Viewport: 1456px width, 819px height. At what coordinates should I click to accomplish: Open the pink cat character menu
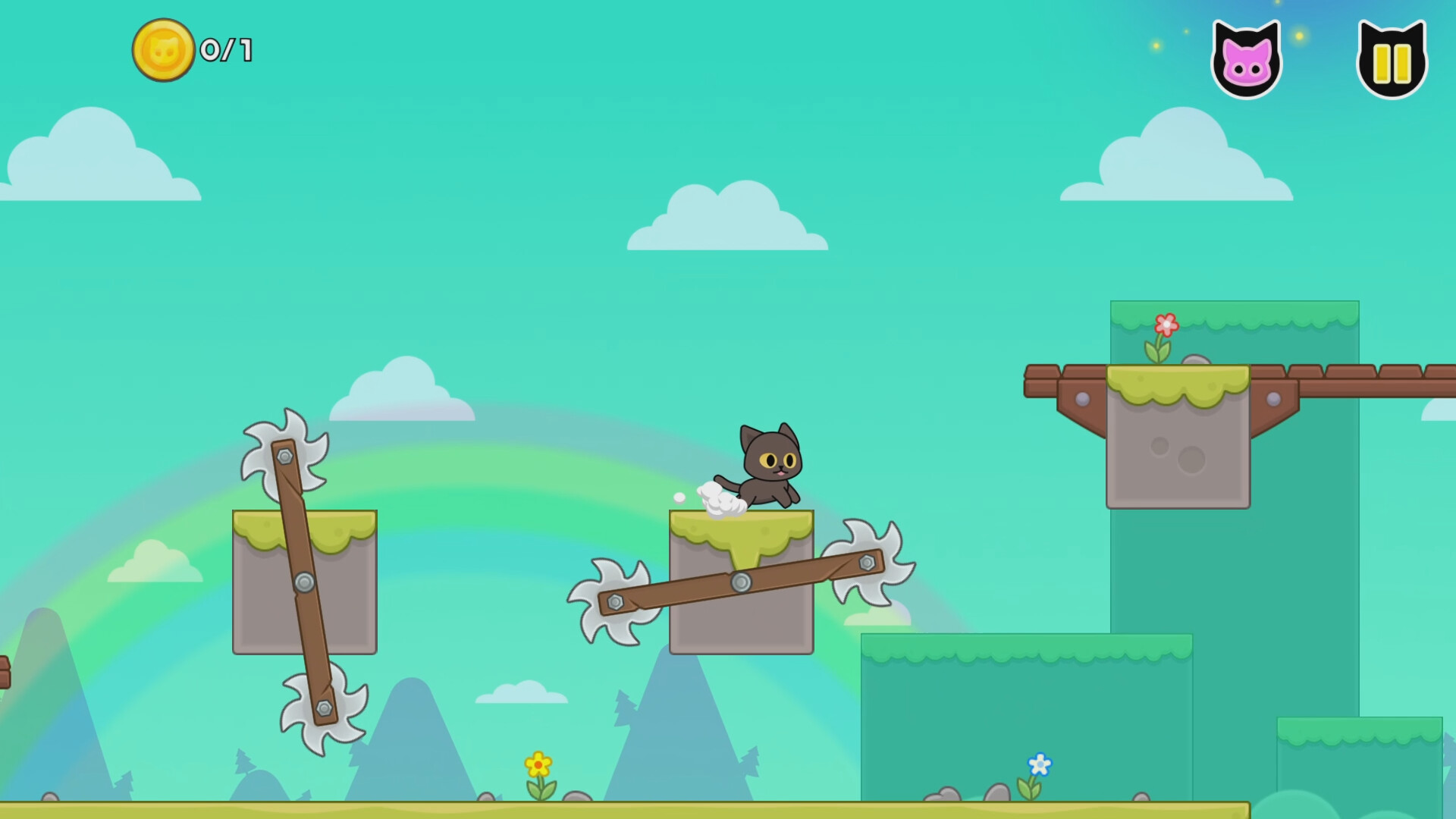(x=1246, y=57)
